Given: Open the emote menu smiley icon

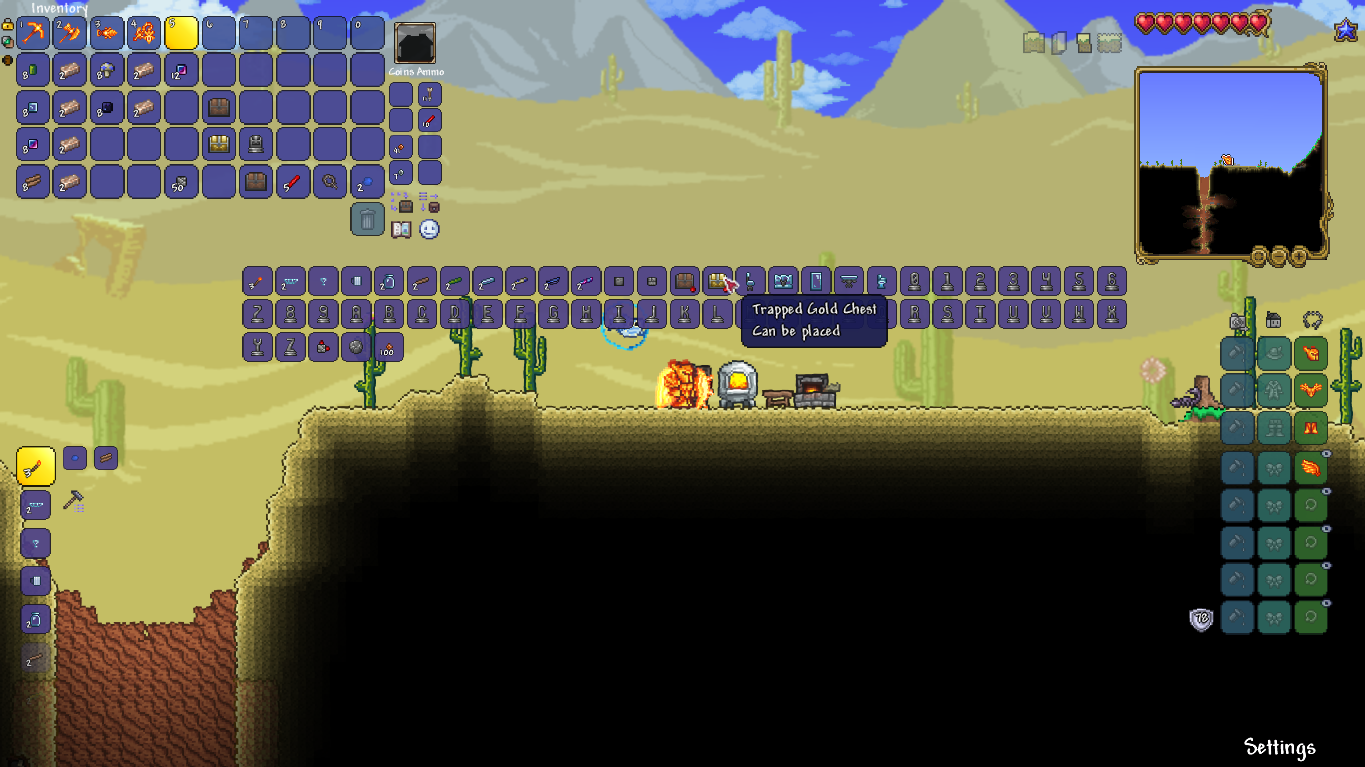Looking at the screenshot, I should pyautogui.click(x=428, y=230).
